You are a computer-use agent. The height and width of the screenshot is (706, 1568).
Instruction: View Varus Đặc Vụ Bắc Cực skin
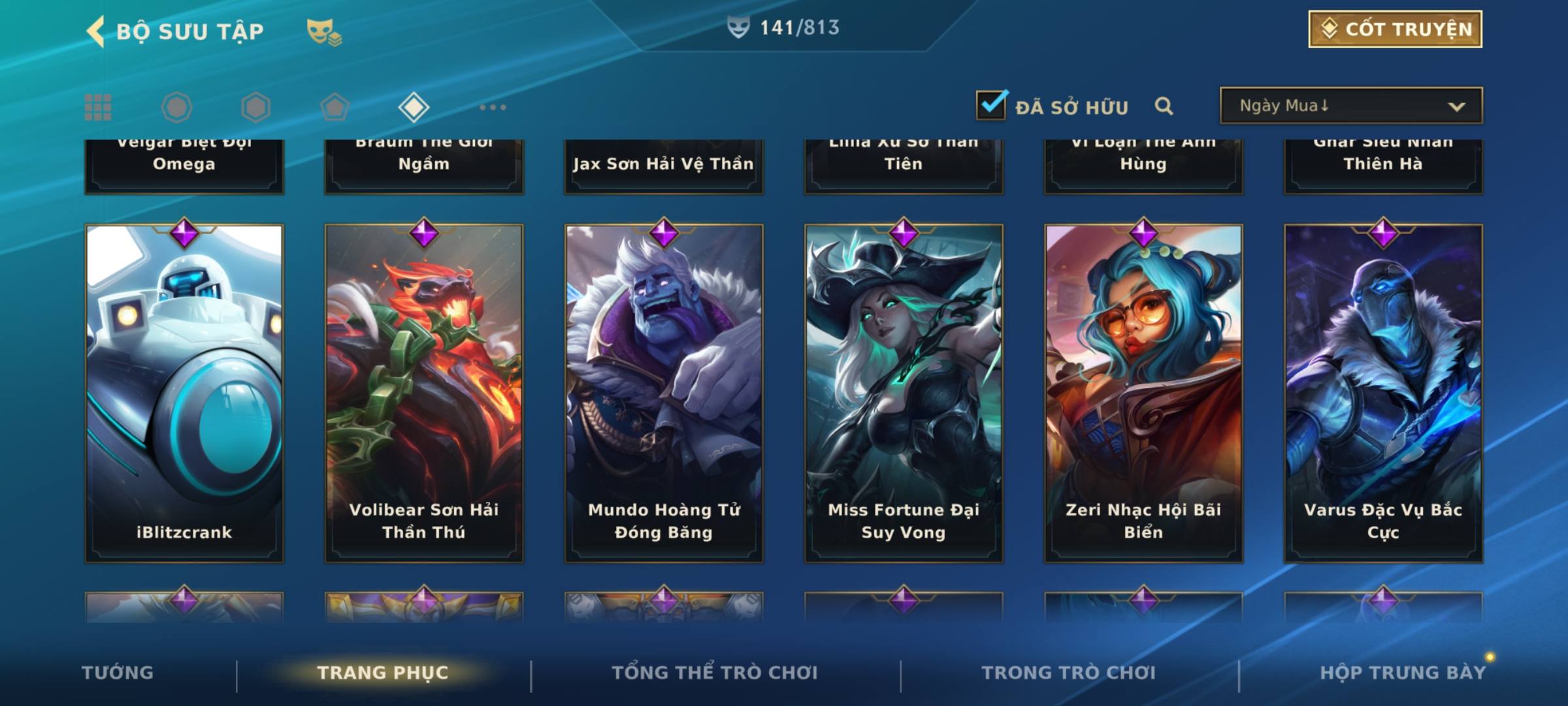coord(1383,392)
